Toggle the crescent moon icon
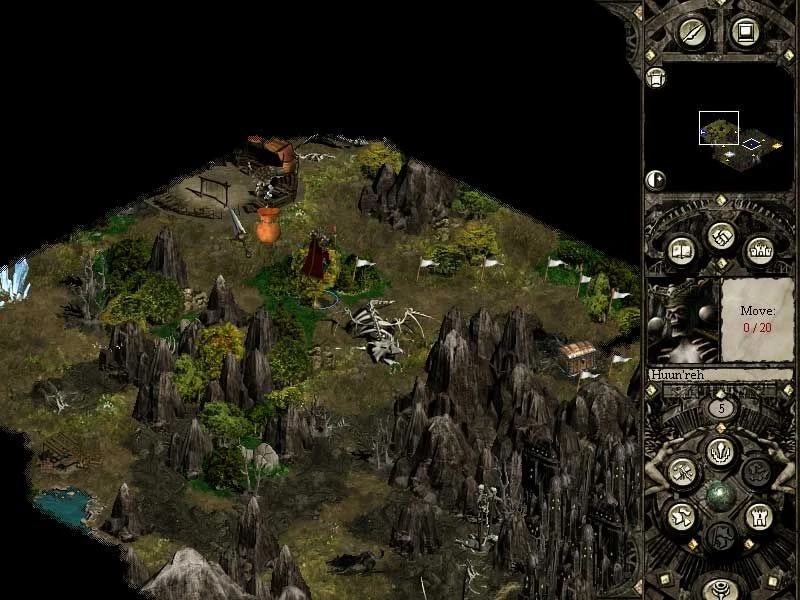The image size is (800, 600). click(x=656, y=180)
